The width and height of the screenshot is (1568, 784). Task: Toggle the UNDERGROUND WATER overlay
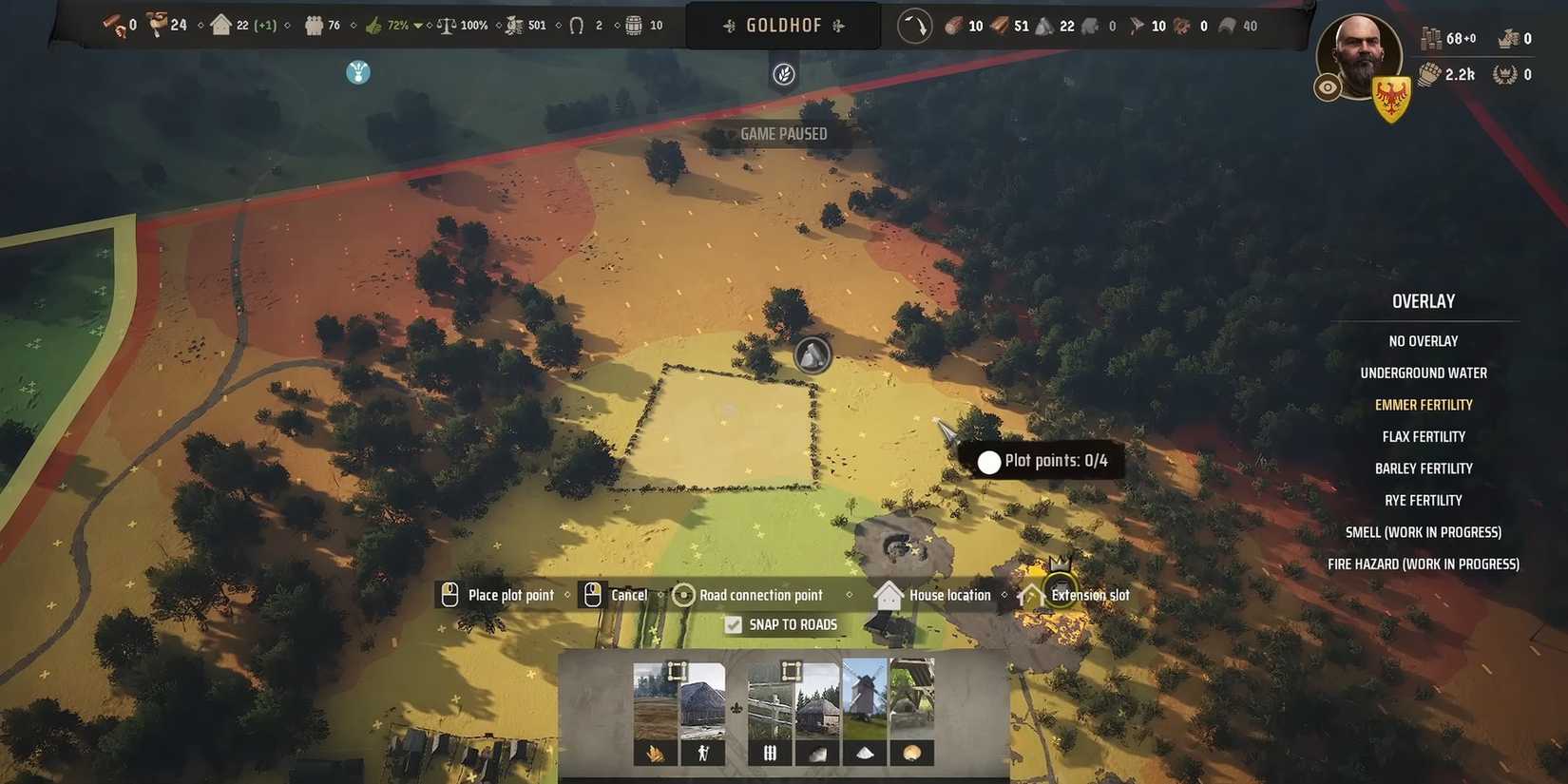(x=1424, y=373)
